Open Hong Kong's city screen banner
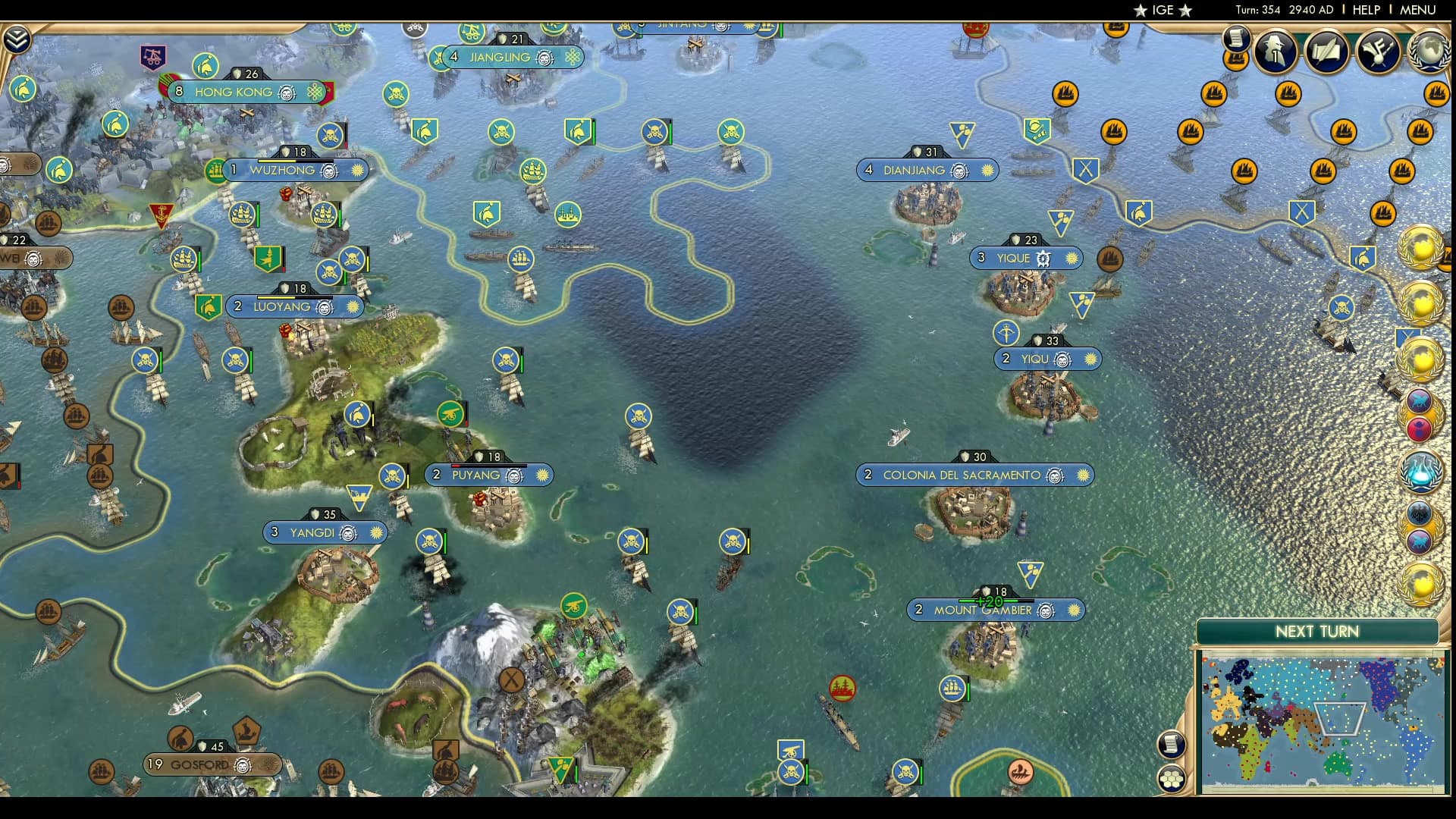The width and height of the screenshot is (1456, 819). pyautogui.click(x=235, y=92)
